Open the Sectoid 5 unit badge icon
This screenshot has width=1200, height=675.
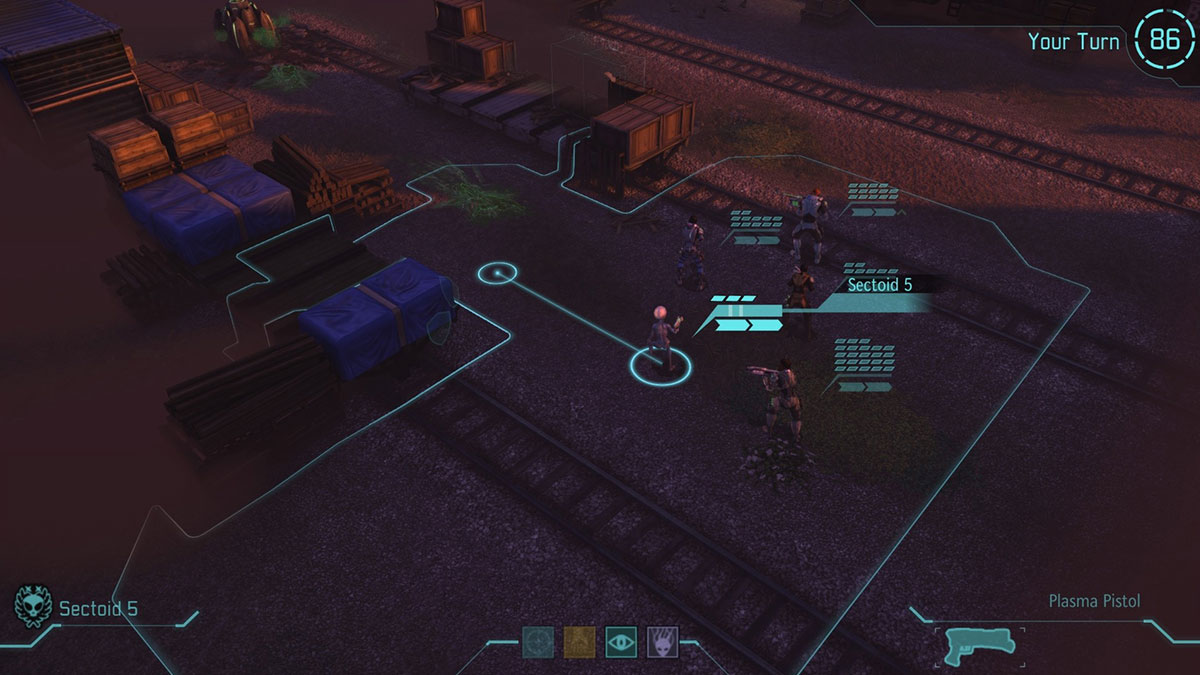coord(29,606)
